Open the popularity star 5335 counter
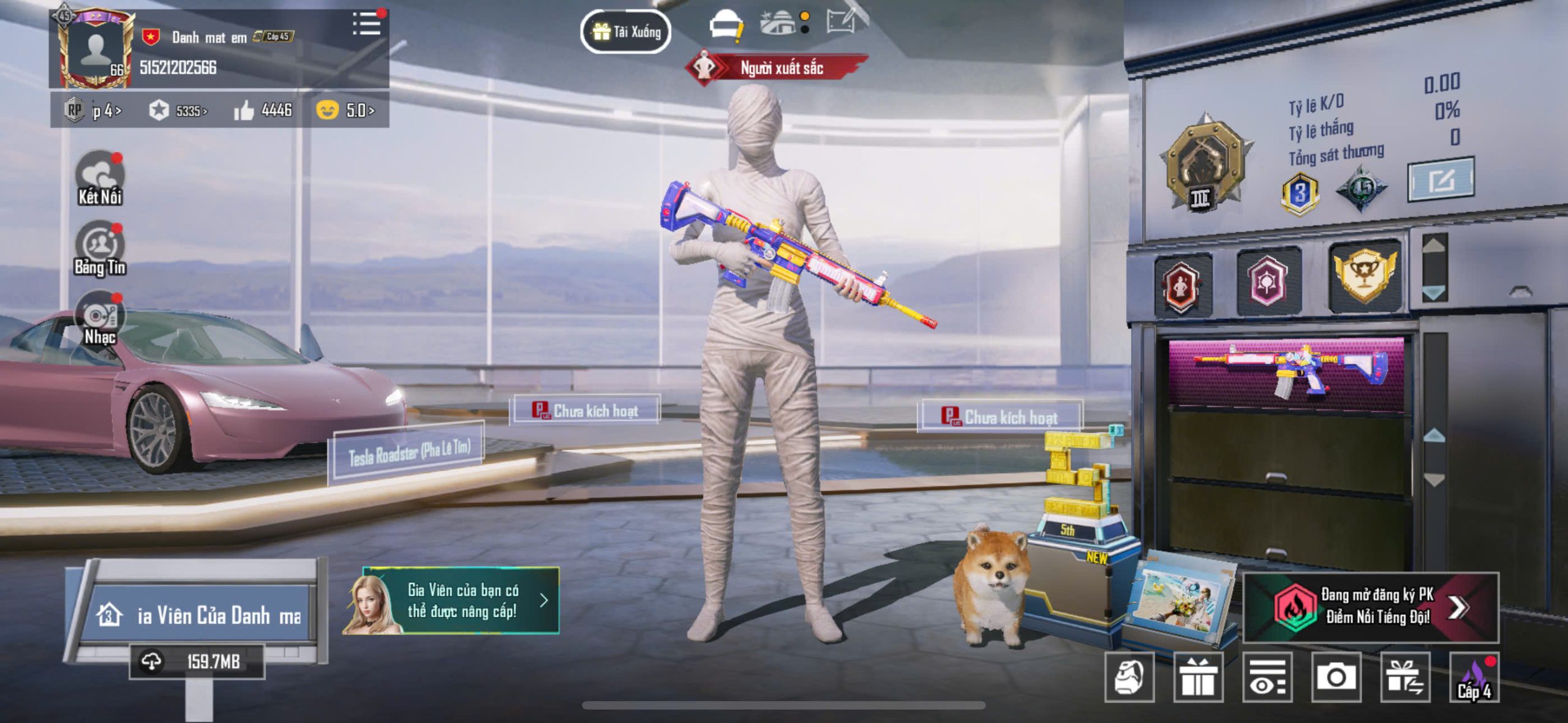Viewport: 1568px width, 723px height. [178, 111]
